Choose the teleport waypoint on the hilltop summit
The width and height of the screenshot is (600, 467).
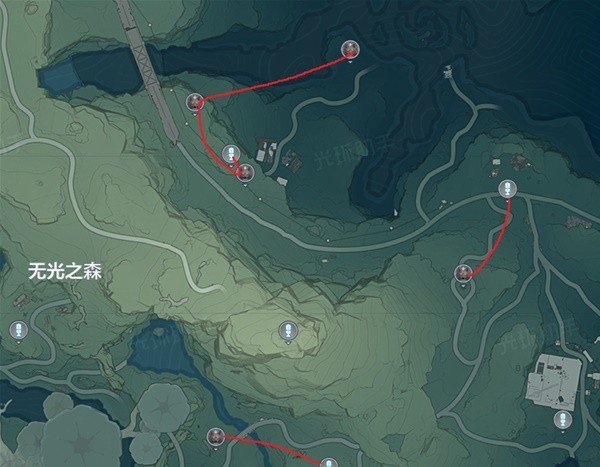(x=287, y=330)
